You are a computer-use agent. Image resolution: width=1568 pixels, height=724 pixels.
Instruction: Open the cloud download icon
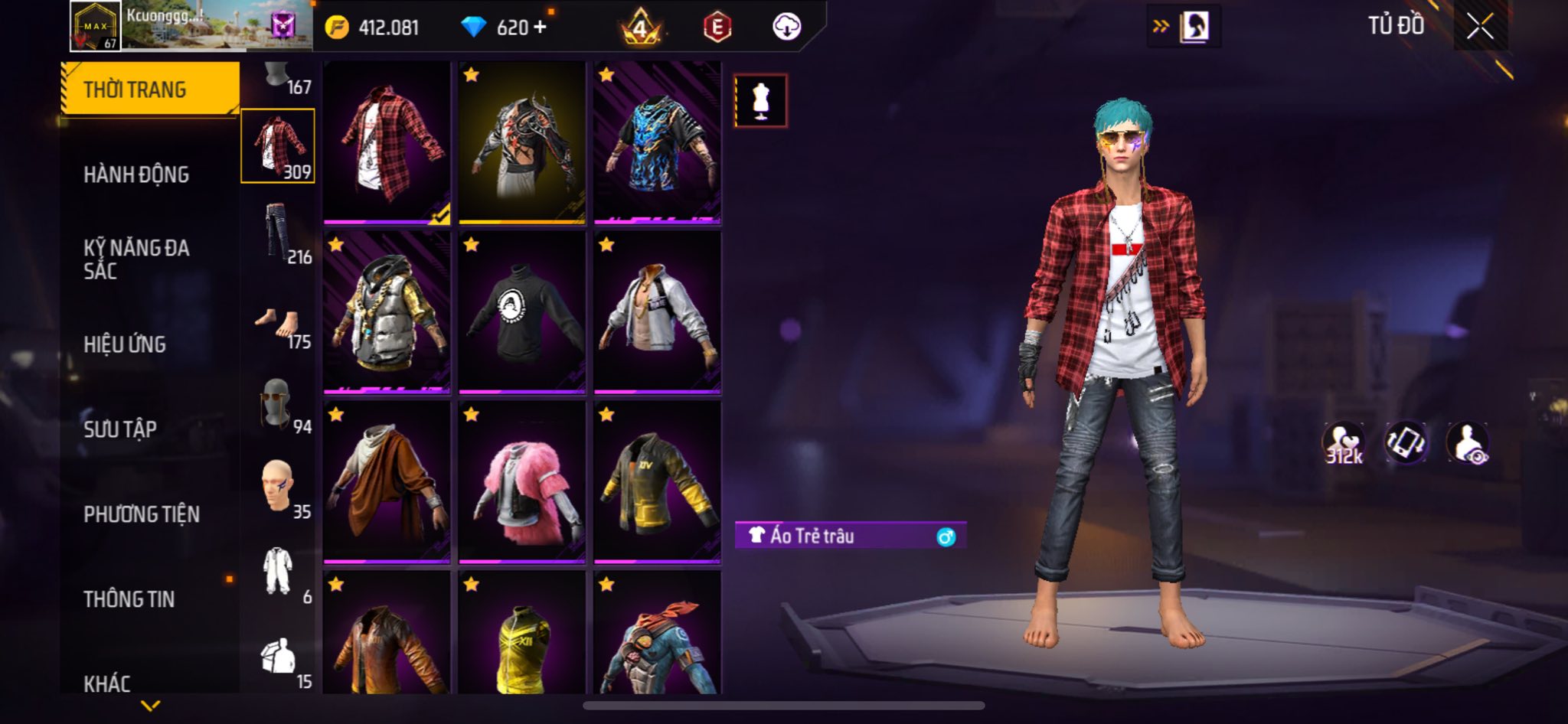tap(786, 27)
